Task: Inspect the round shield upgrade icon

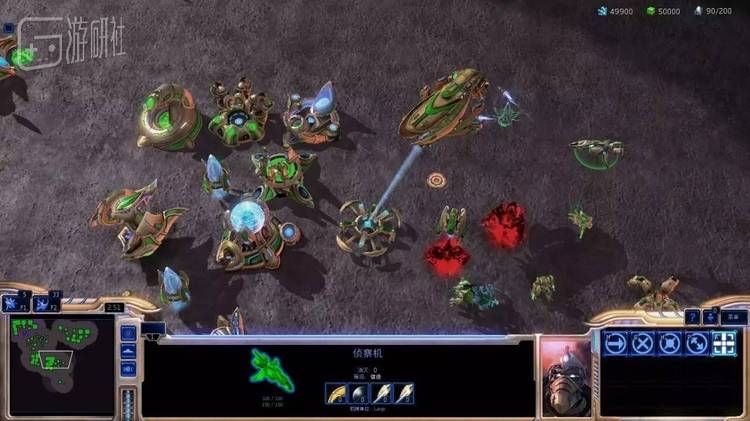Action: pos(359,394)
